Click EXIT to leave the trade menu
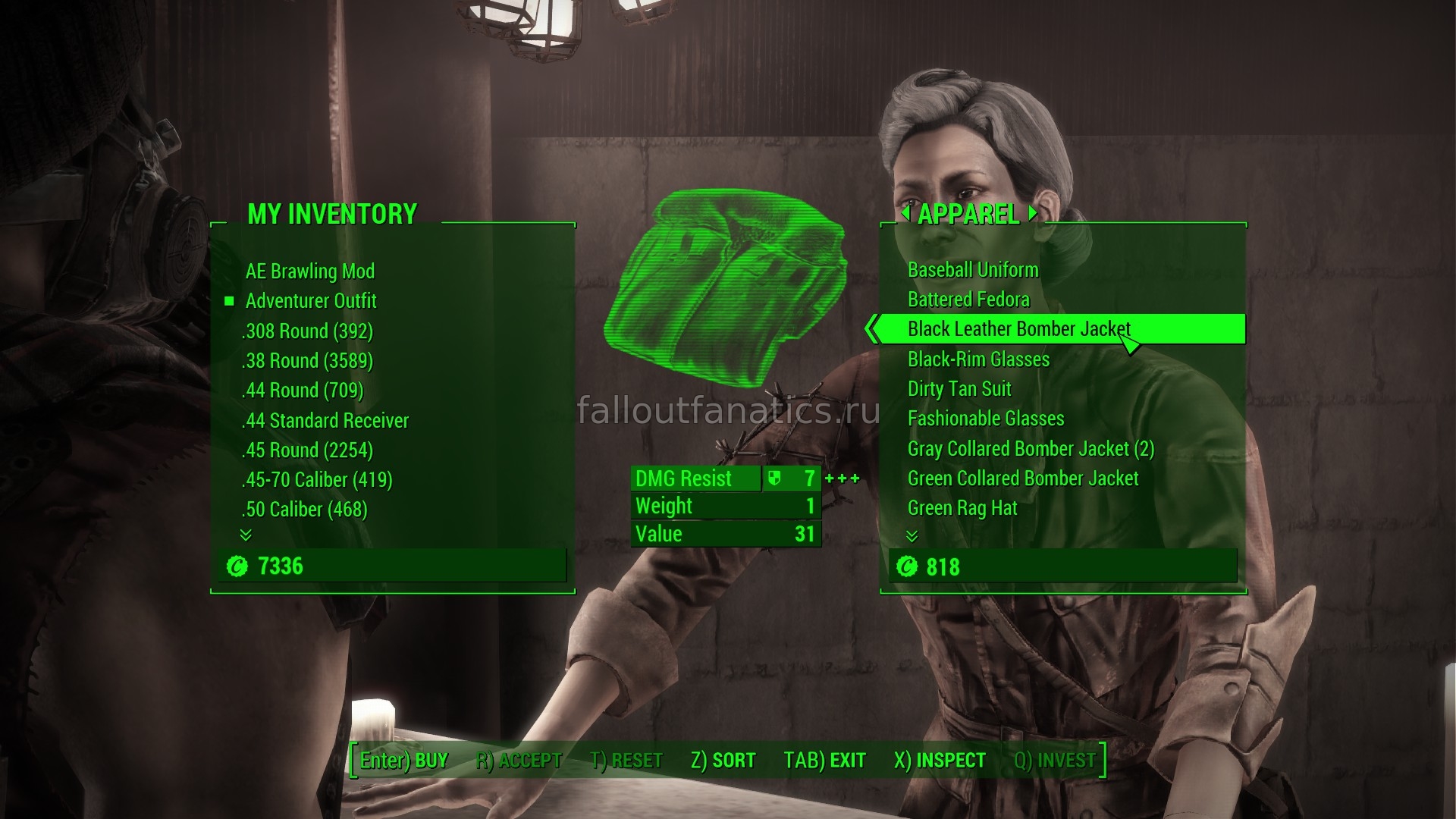 824,760
